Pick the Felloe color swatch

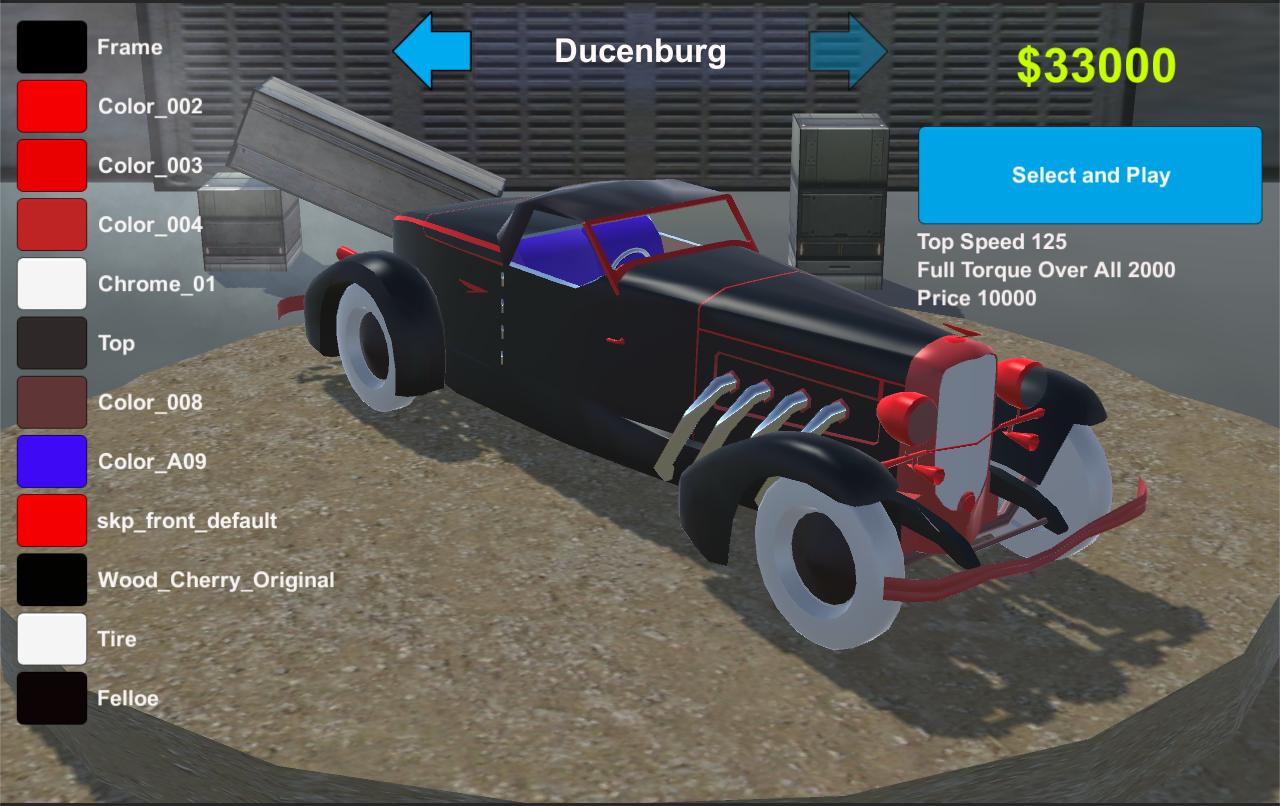tap(51, 697)
